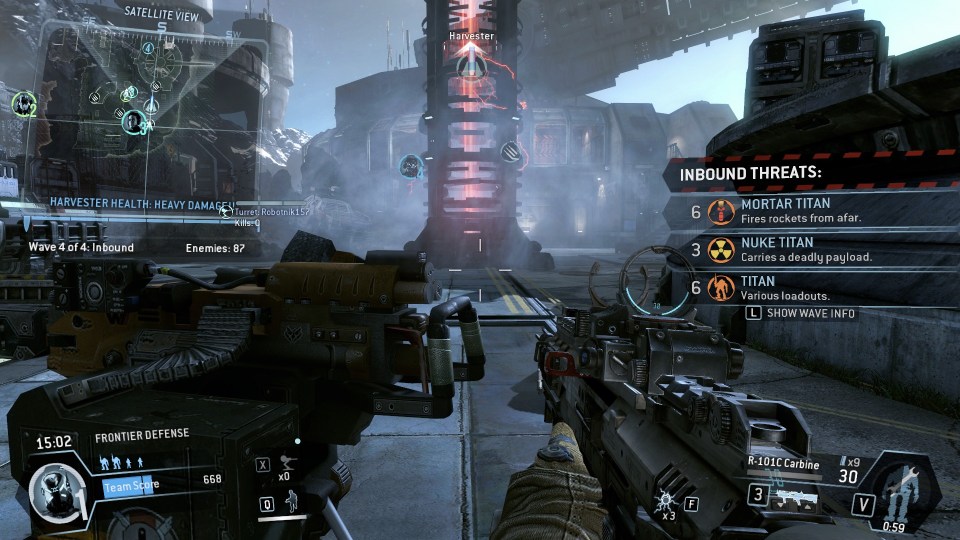Image resolution: width=960 pixels, height=540 pixels.
Task: Click the teammate portrait numbered 3 on minimap
Action: [x=135, y=122]
